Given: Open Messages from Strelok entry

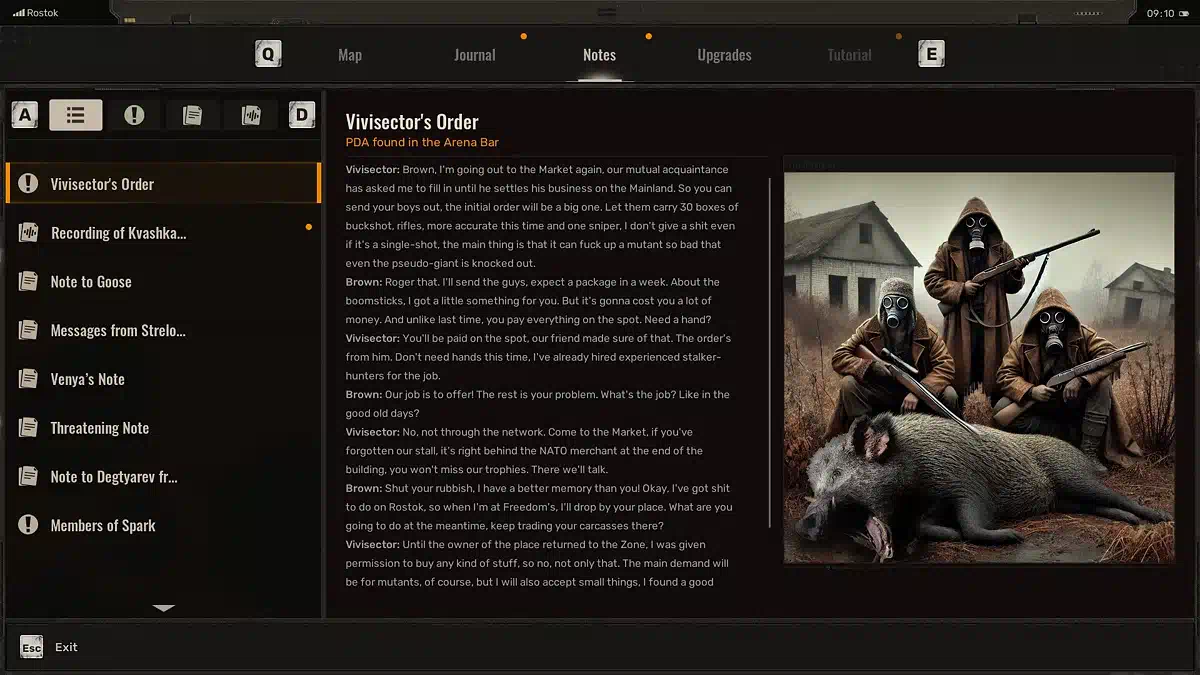Looking at the screenshot, I should pyautogui.click(x=163, y=330).
